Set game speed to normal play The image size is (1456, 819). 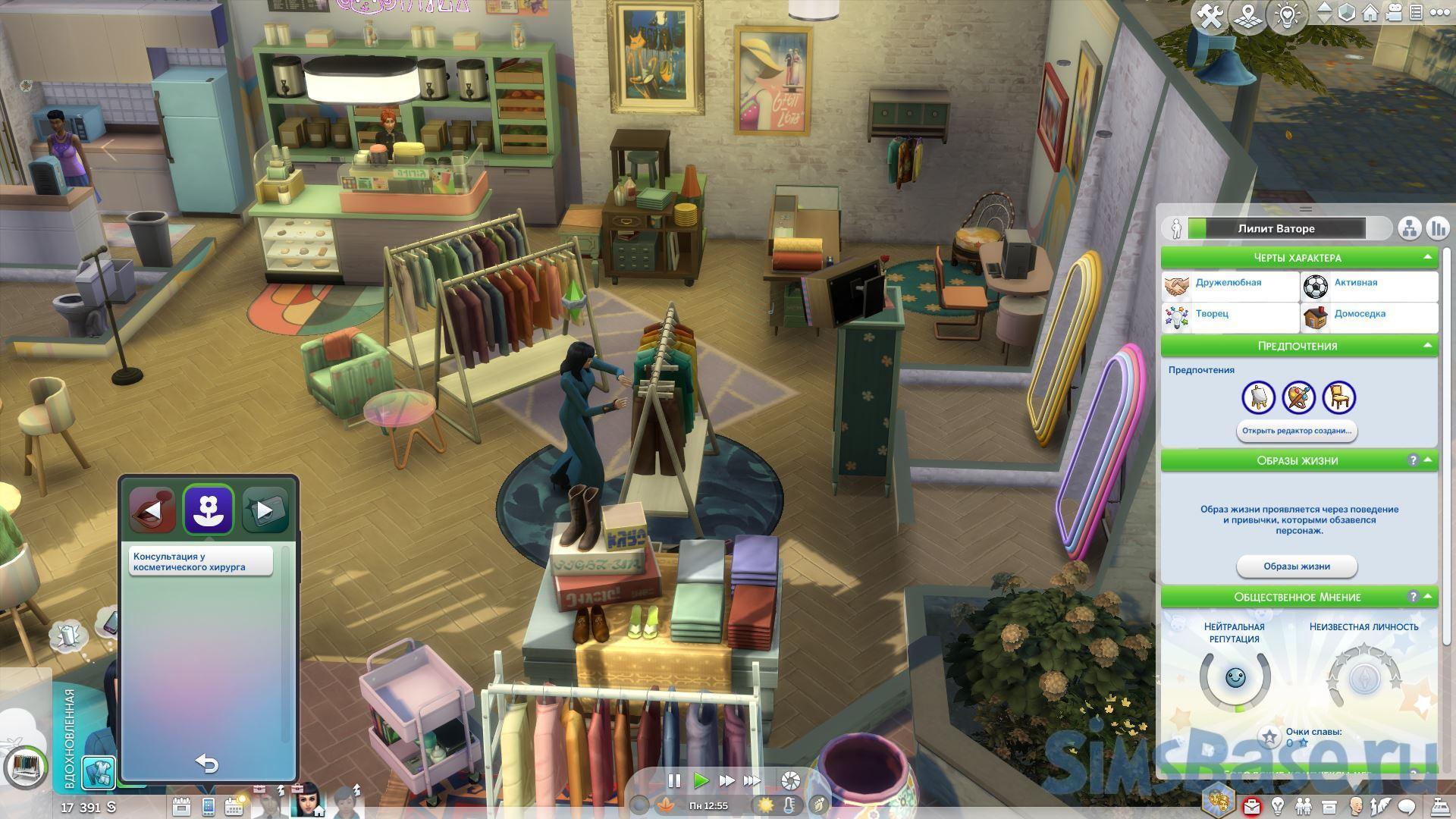701,780
